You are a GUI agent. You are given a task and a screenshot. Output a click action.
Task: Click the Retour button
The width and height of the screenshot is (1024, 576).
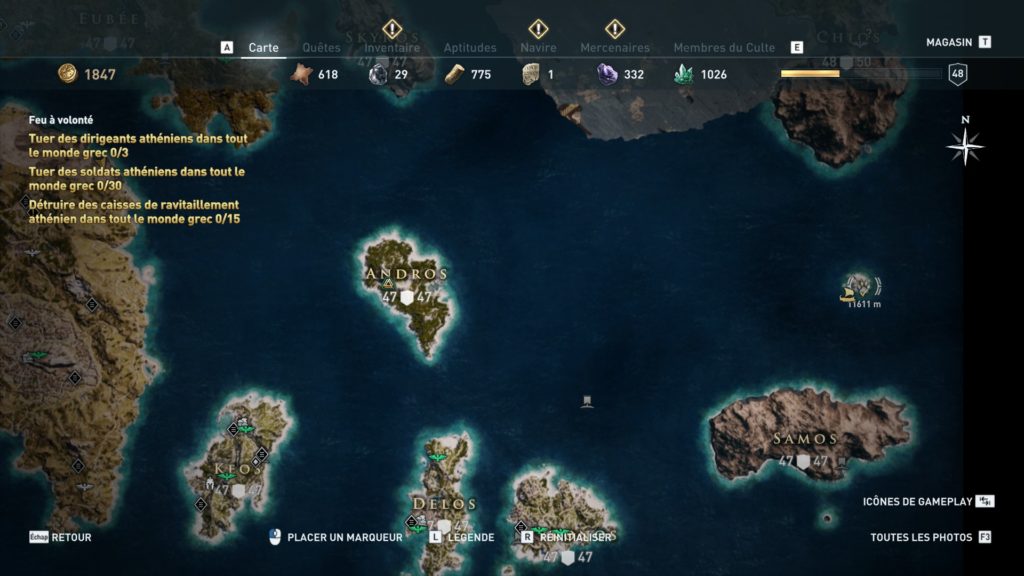coord(70,537)
